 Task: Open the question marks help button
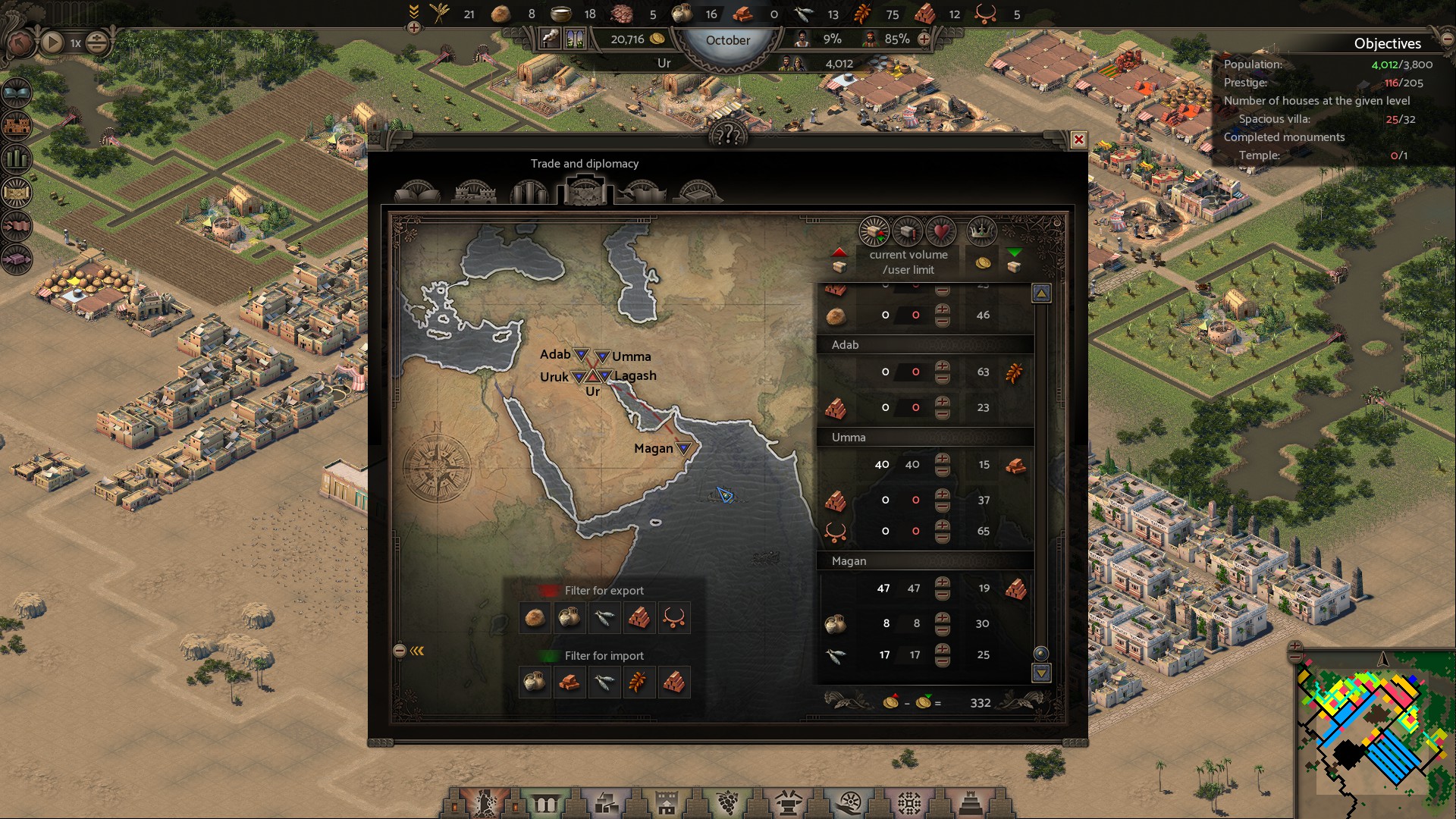pos(728,136)
